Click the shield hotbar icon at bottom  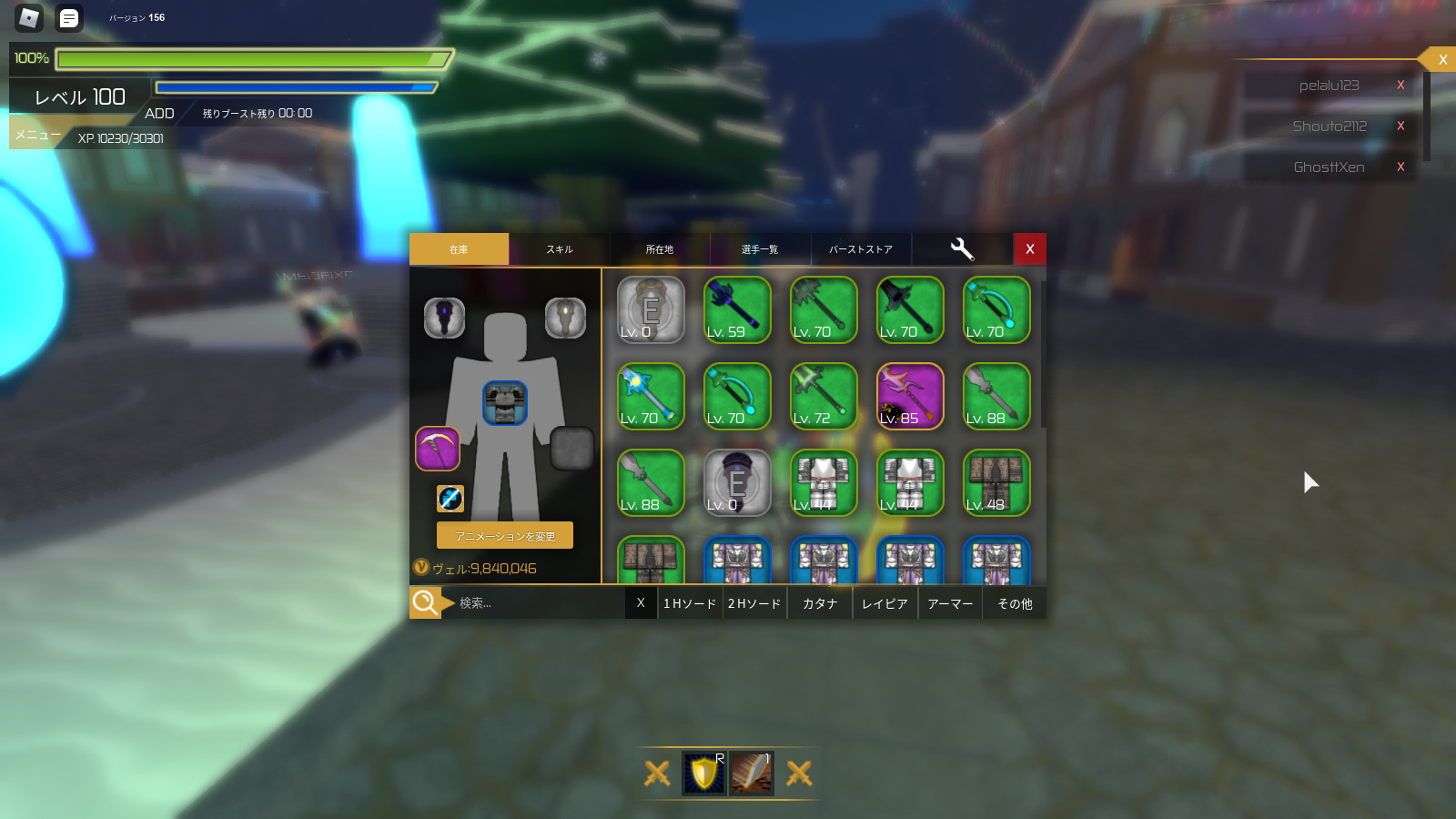(x=702, y=773)
